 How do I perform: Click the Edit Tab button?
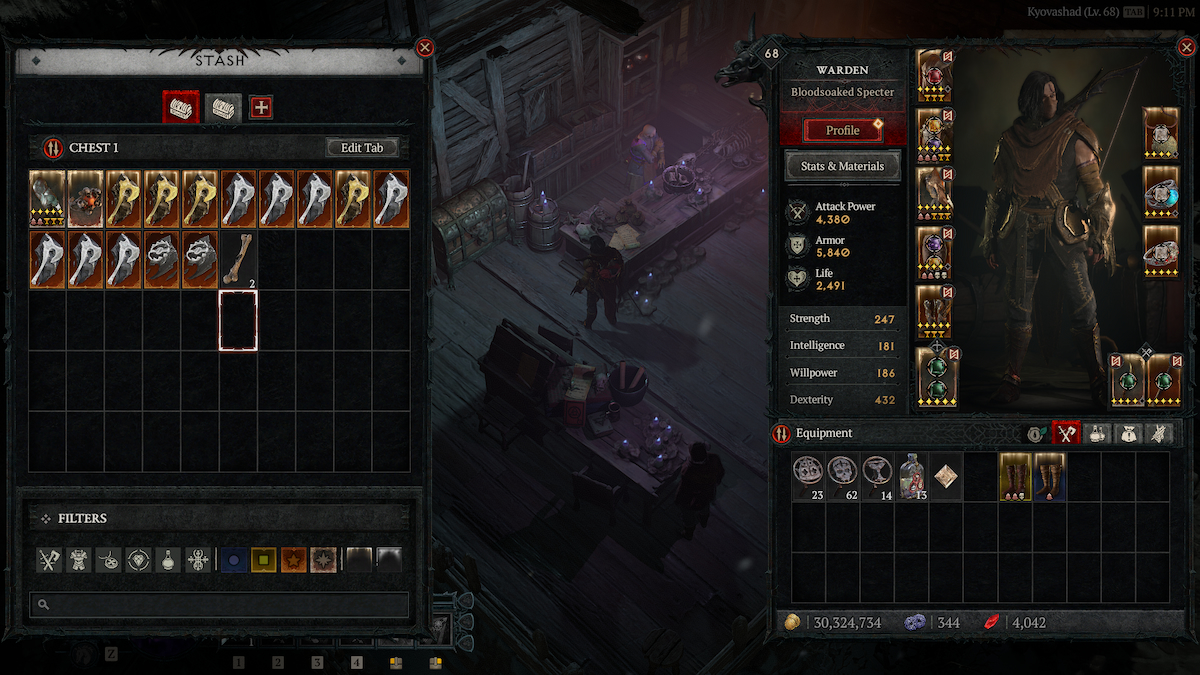(x=362, y=148)
